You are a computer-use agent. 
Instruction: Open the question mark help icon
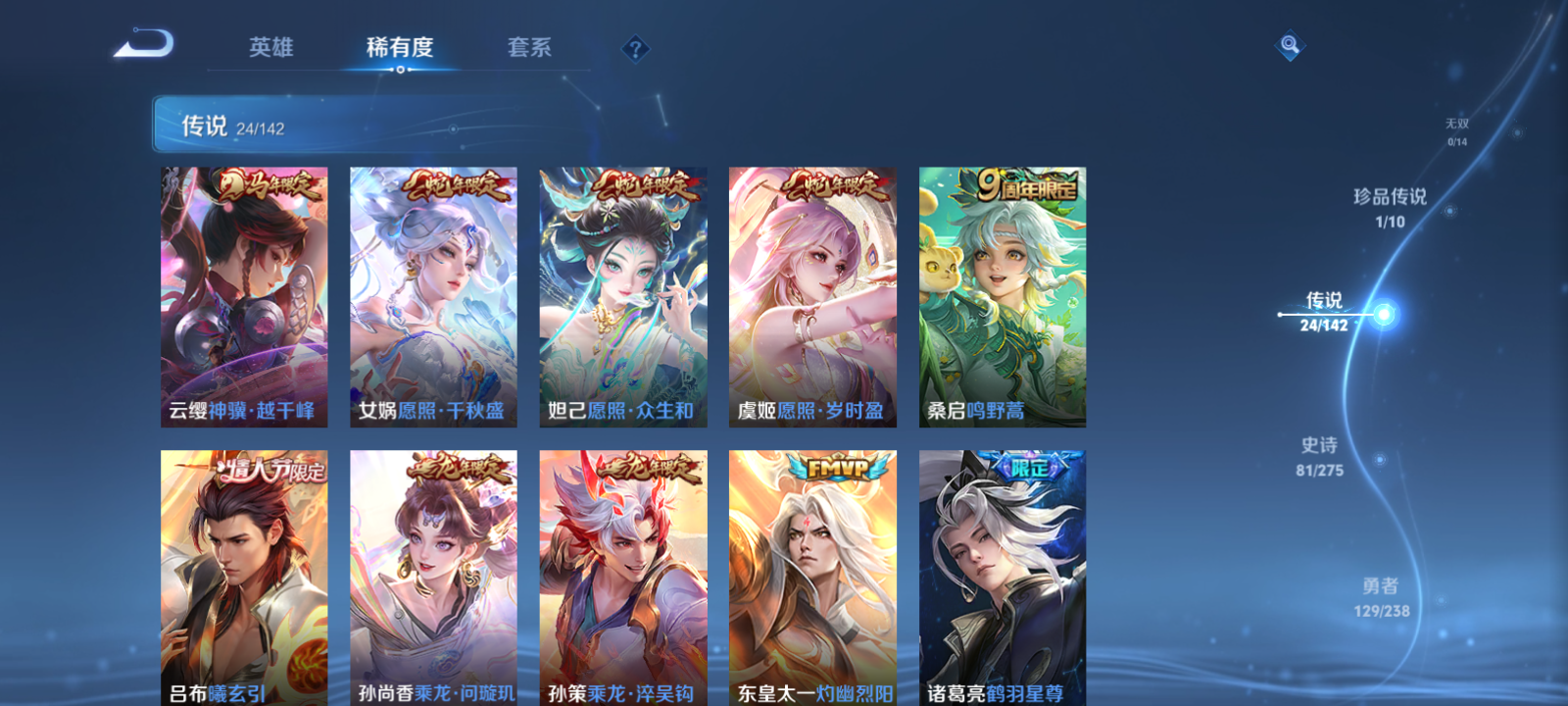(x=639, y=45)
